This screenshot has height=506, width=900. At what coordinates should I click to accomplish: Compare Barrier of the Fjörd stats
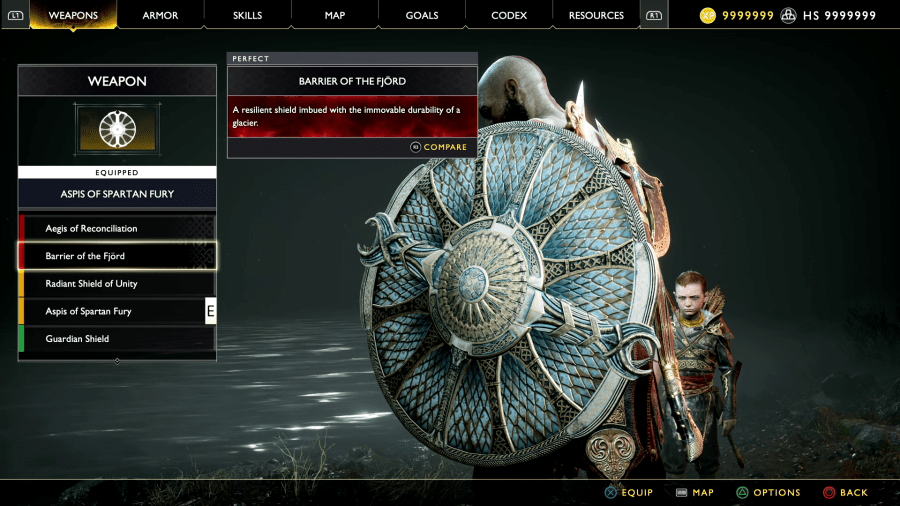(x=439, y=147)
